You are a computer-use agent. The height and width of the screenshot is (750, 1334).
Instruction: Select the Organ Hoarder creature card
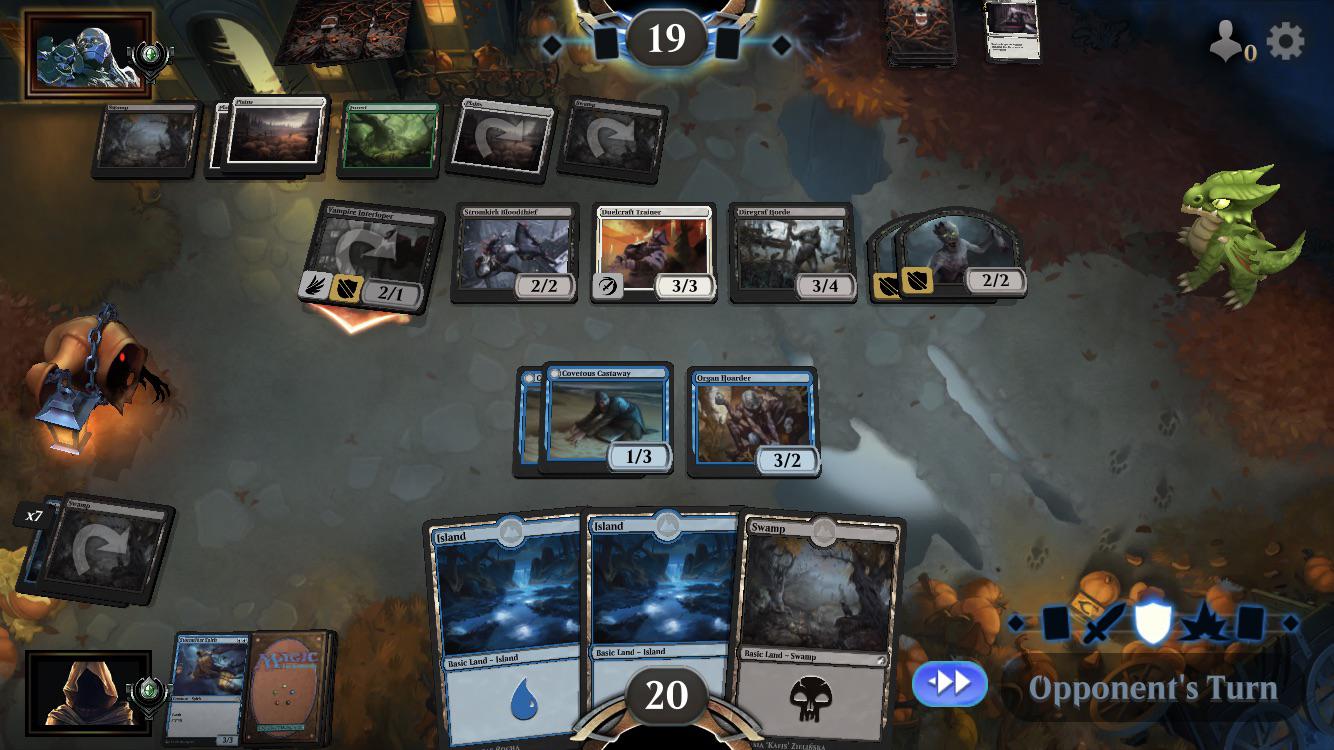coord(750,420)
